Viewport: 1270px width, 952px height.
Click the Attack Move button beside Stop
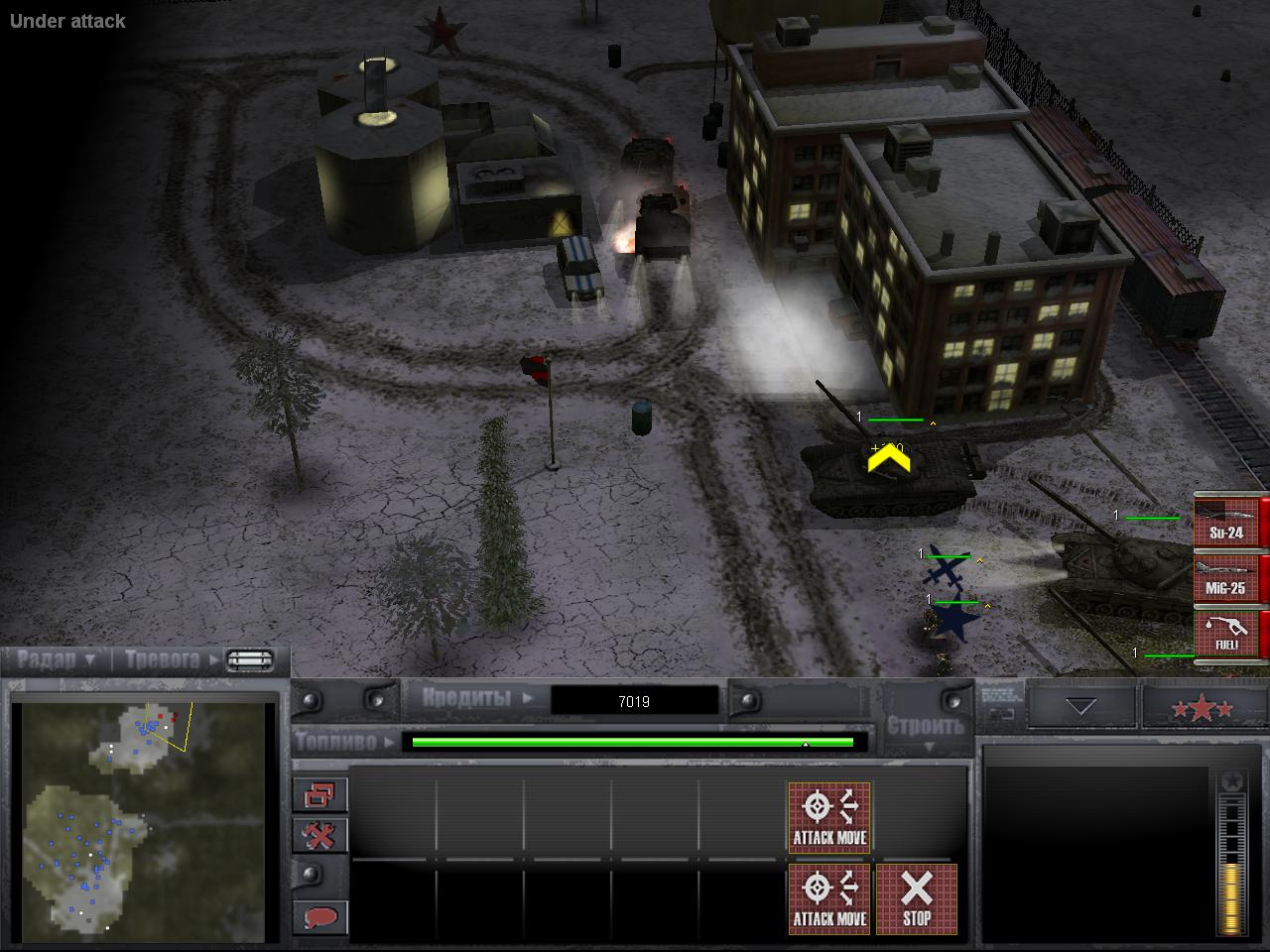click(829, 900)
